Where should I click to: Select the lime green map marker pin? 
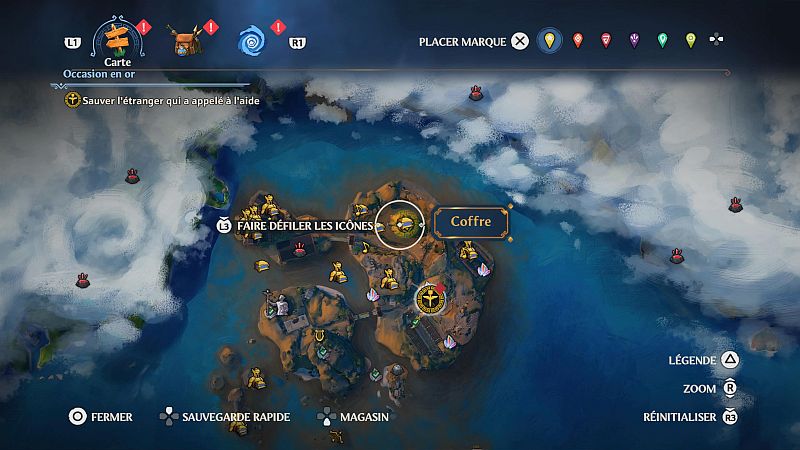point(690,41)
